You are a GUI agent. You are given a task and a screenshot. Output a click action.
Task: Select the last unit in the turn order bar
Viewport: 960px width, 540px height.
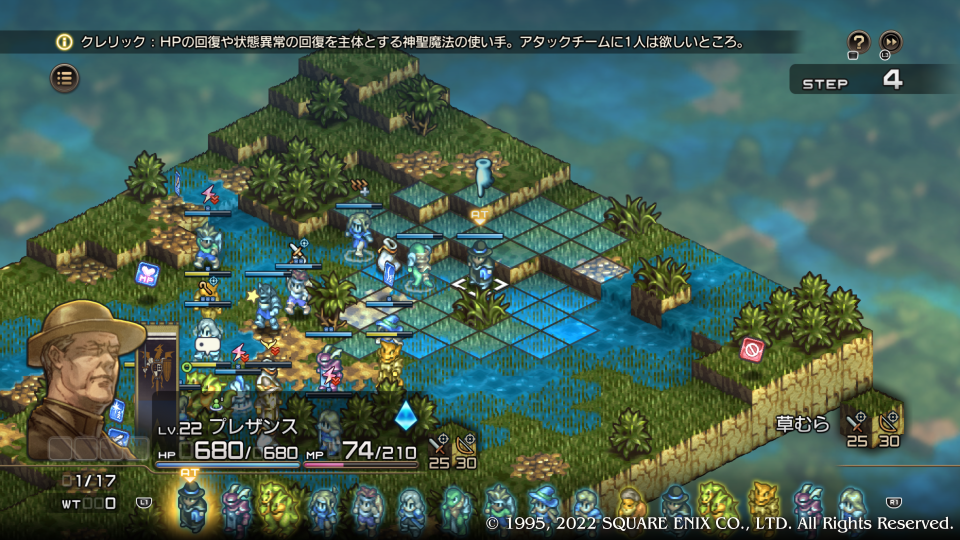tap(850, 505)
